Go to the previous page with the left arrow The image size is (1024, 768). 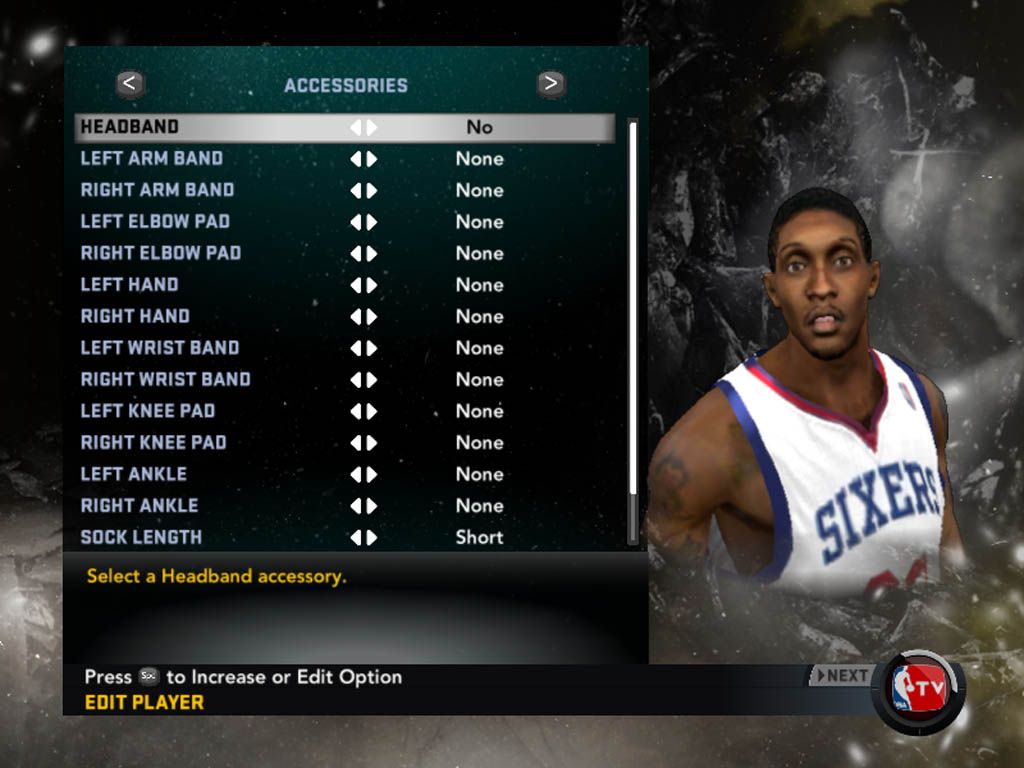pos(131,84)
